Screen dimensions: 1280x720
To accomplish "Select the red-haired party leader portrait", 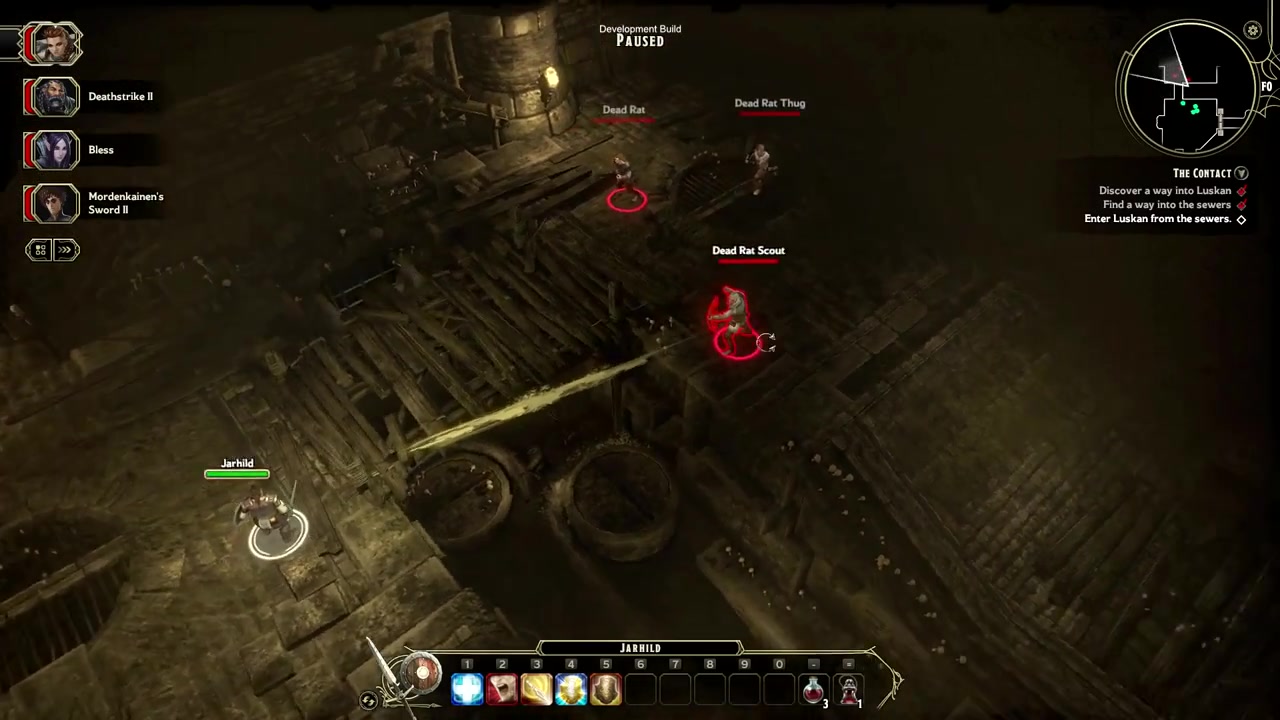I will coord(52,44).
